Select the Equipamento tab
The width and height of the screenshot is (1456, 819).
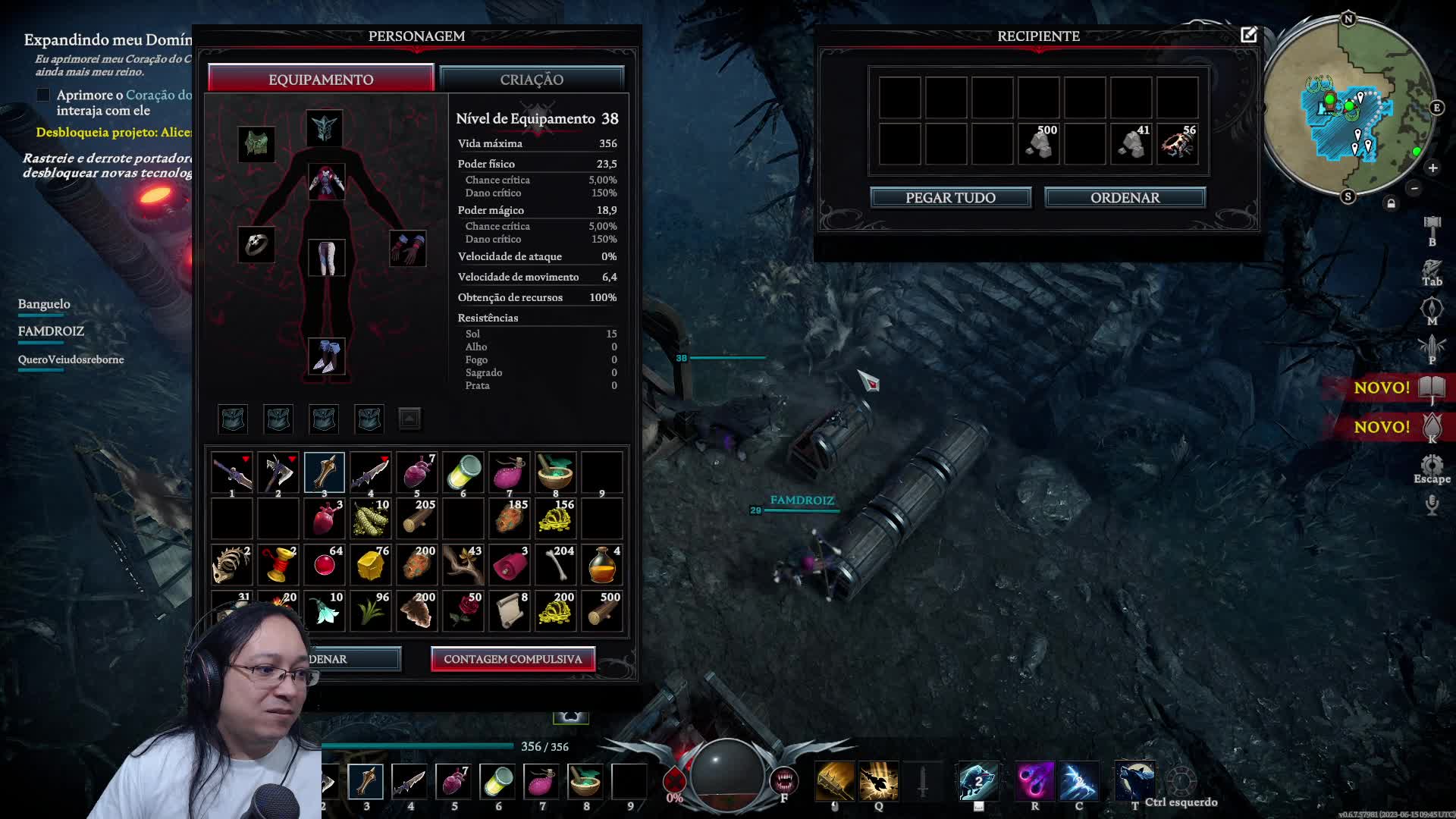click(x=321, y=80)
